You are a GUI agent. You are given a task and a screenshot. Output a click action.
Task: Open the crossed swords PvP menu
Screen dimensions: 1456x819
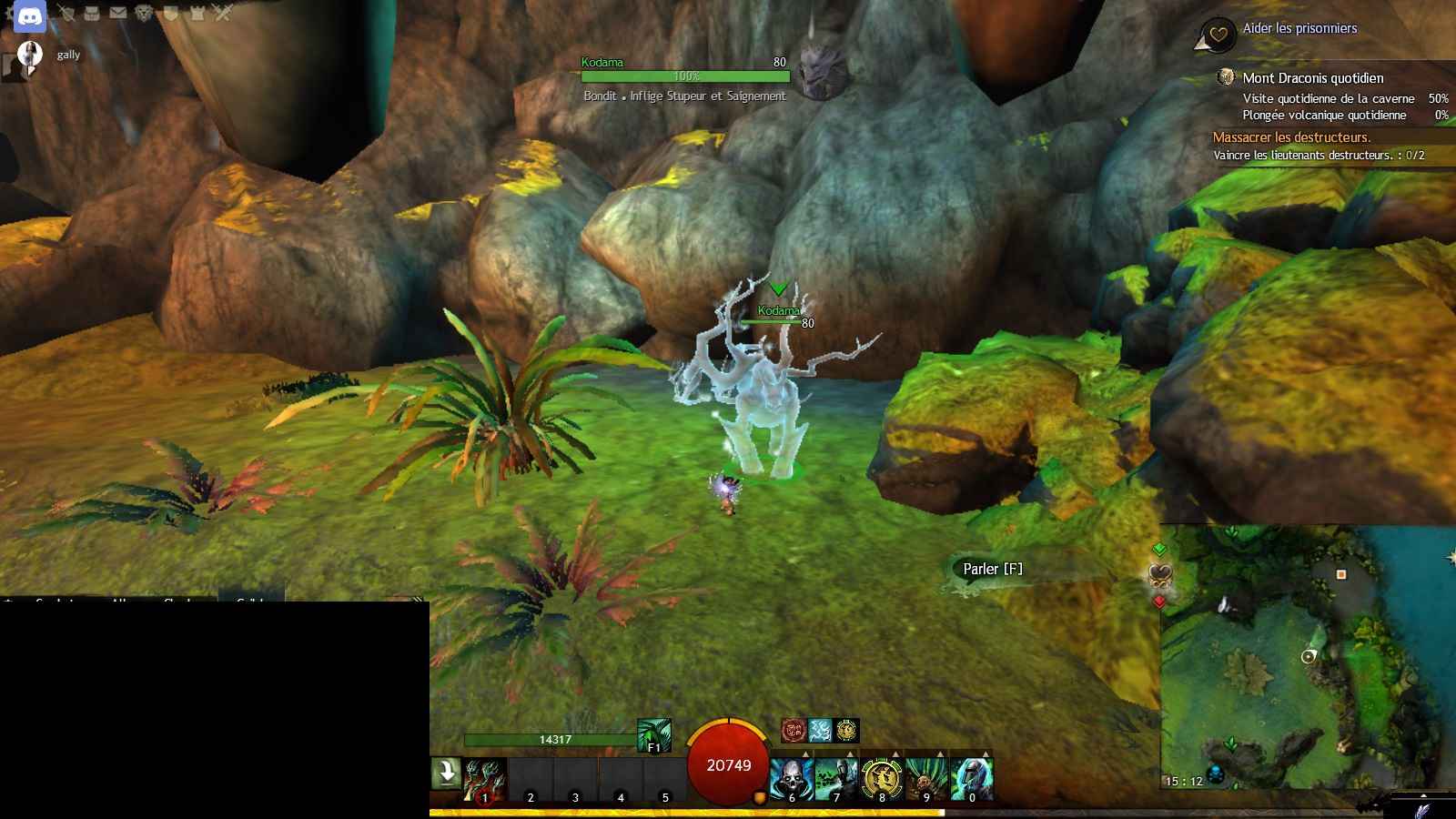(223, 13)
